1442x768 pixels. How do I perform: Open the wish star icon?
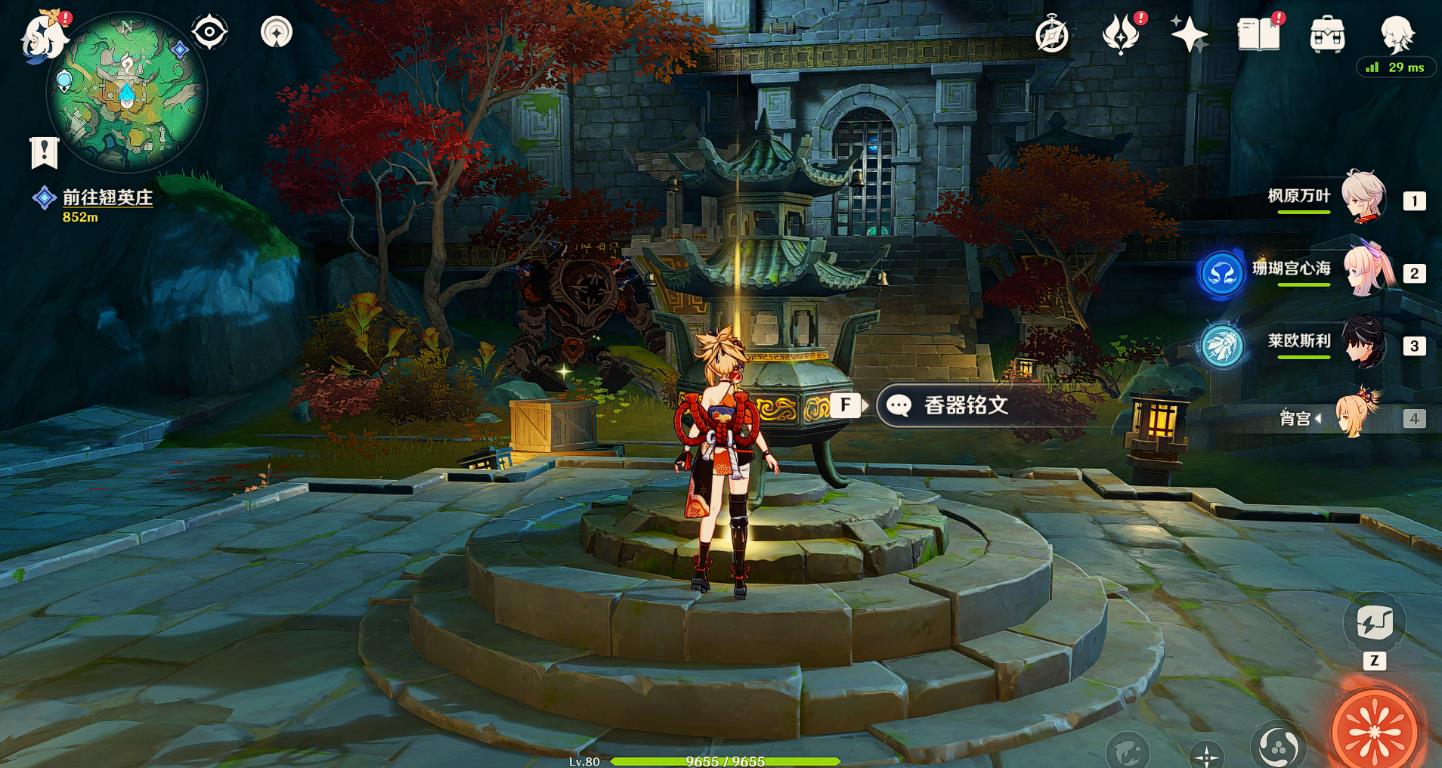(1189, 36)
